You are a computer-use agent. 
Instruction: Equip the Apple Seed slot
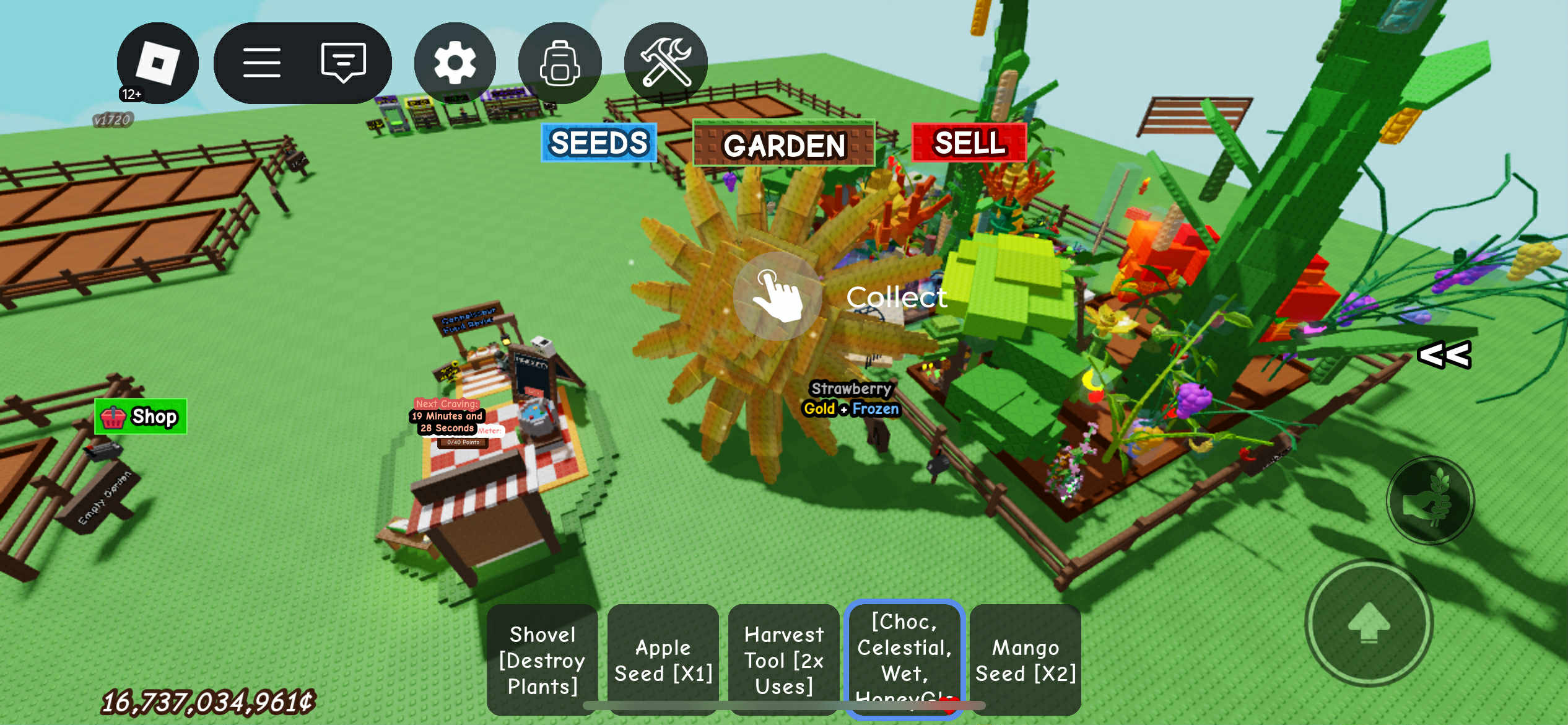[663, 660]
